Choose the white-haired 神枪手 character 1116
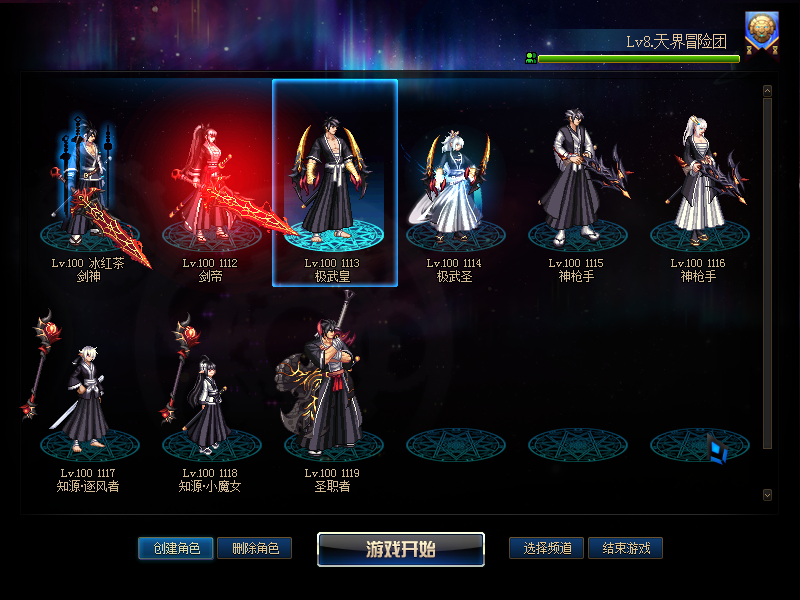Viewport: 800px width, 600px height. (700, 185)
